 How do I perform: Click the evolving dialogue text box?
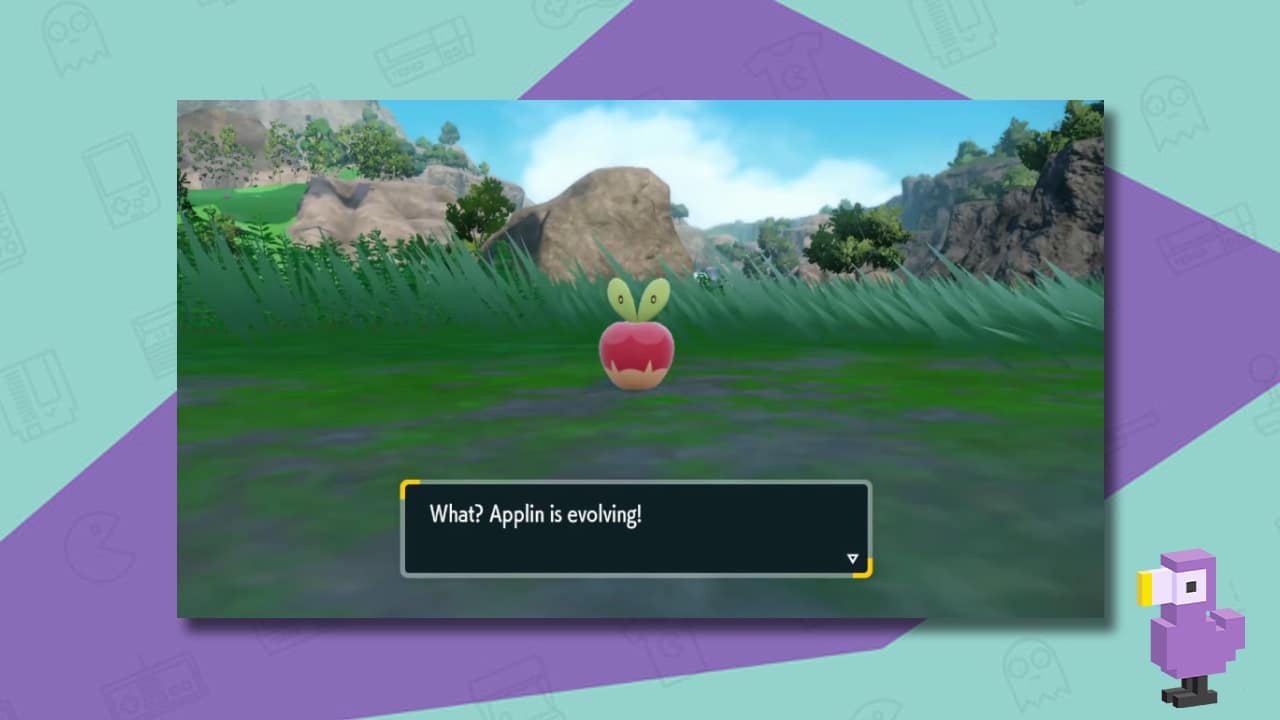tap(635, 527)
